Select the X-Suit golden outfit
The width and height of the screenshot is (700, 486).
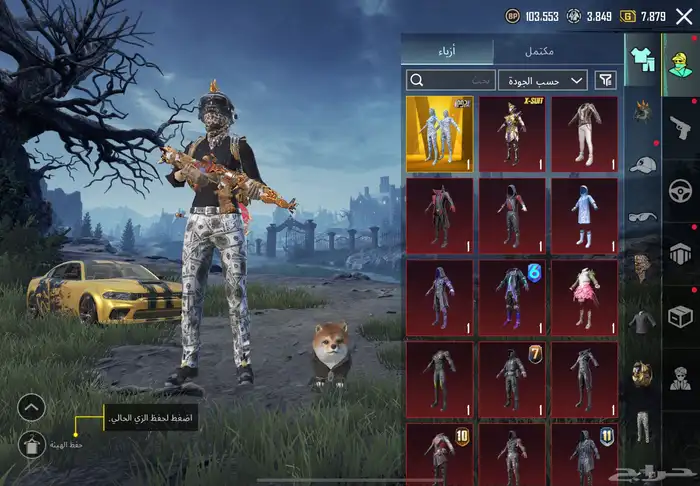click(x=512, y=134)
